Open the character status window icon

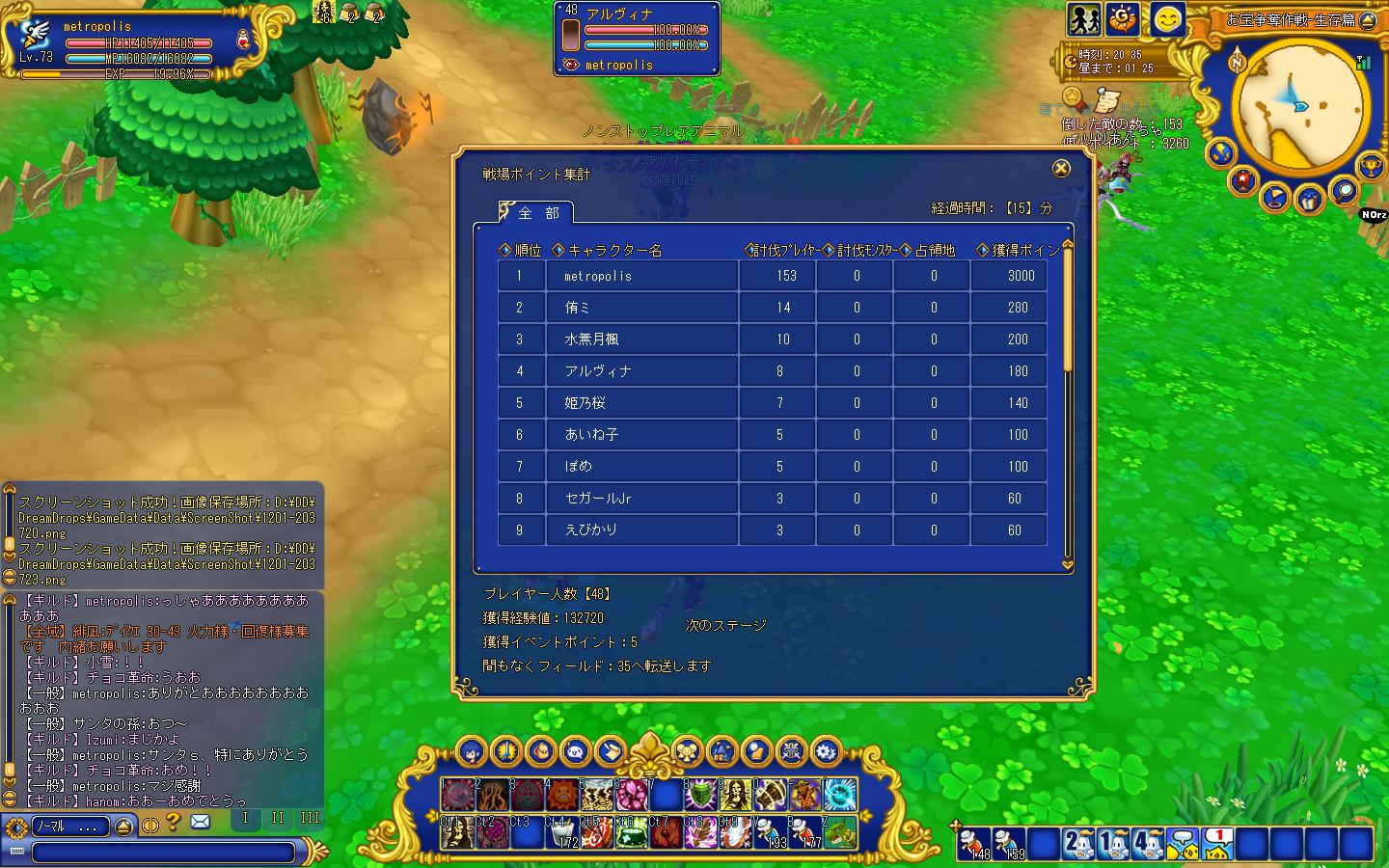(x=469, y=752)
